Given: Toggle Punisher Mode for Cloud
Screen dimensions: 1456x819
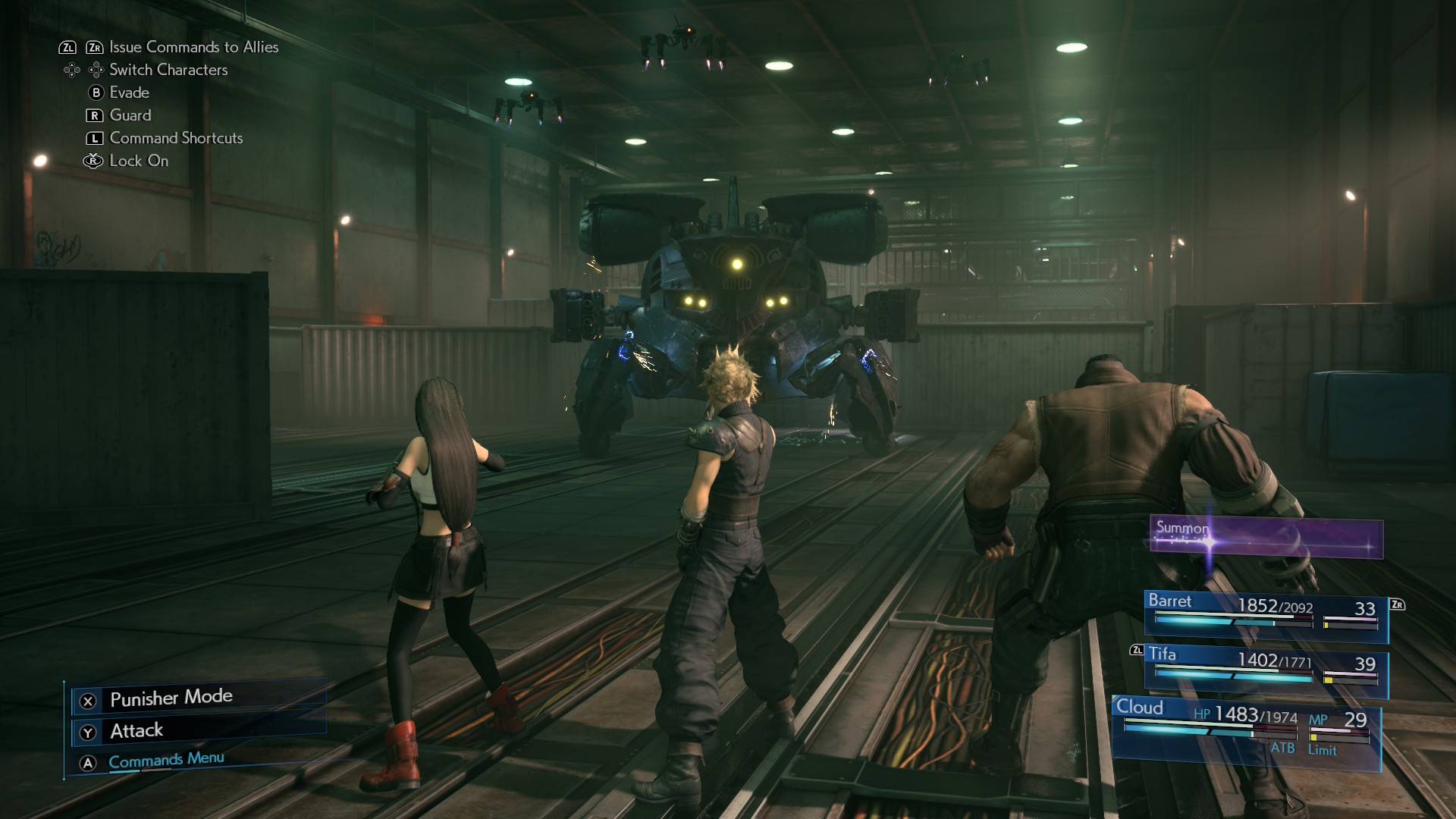Looking at the screenshot, I should click(x=171, y=698).
